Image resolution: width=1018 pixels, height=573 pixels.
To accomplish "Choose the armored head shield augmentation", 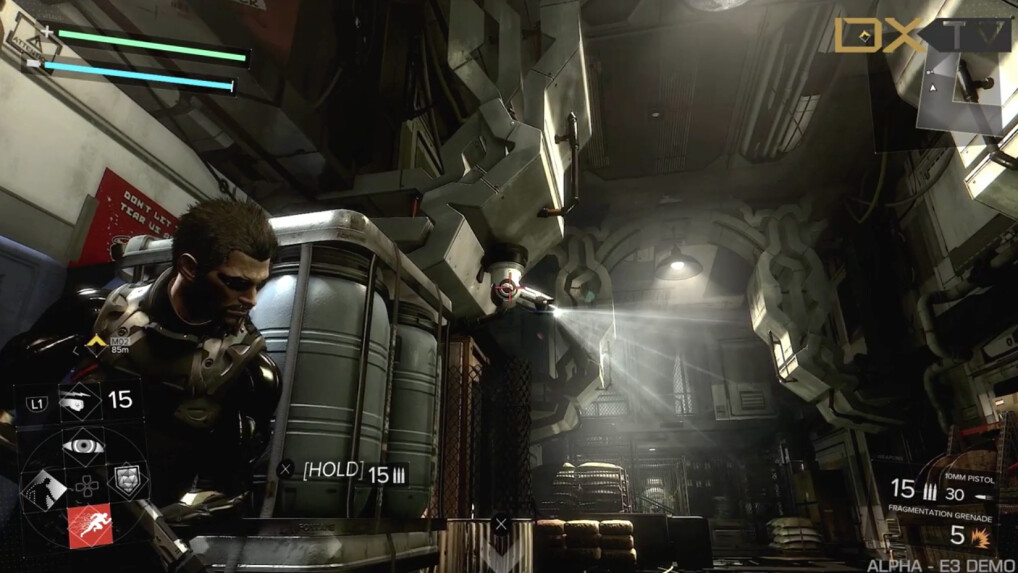I will coord(127,481).
